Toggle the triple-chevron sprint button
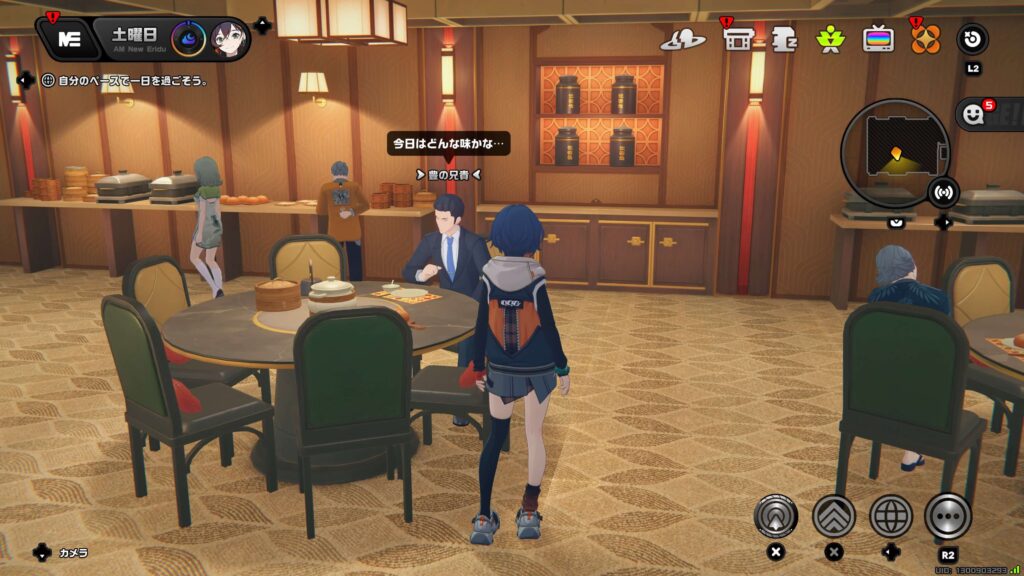 pos(833,516)
